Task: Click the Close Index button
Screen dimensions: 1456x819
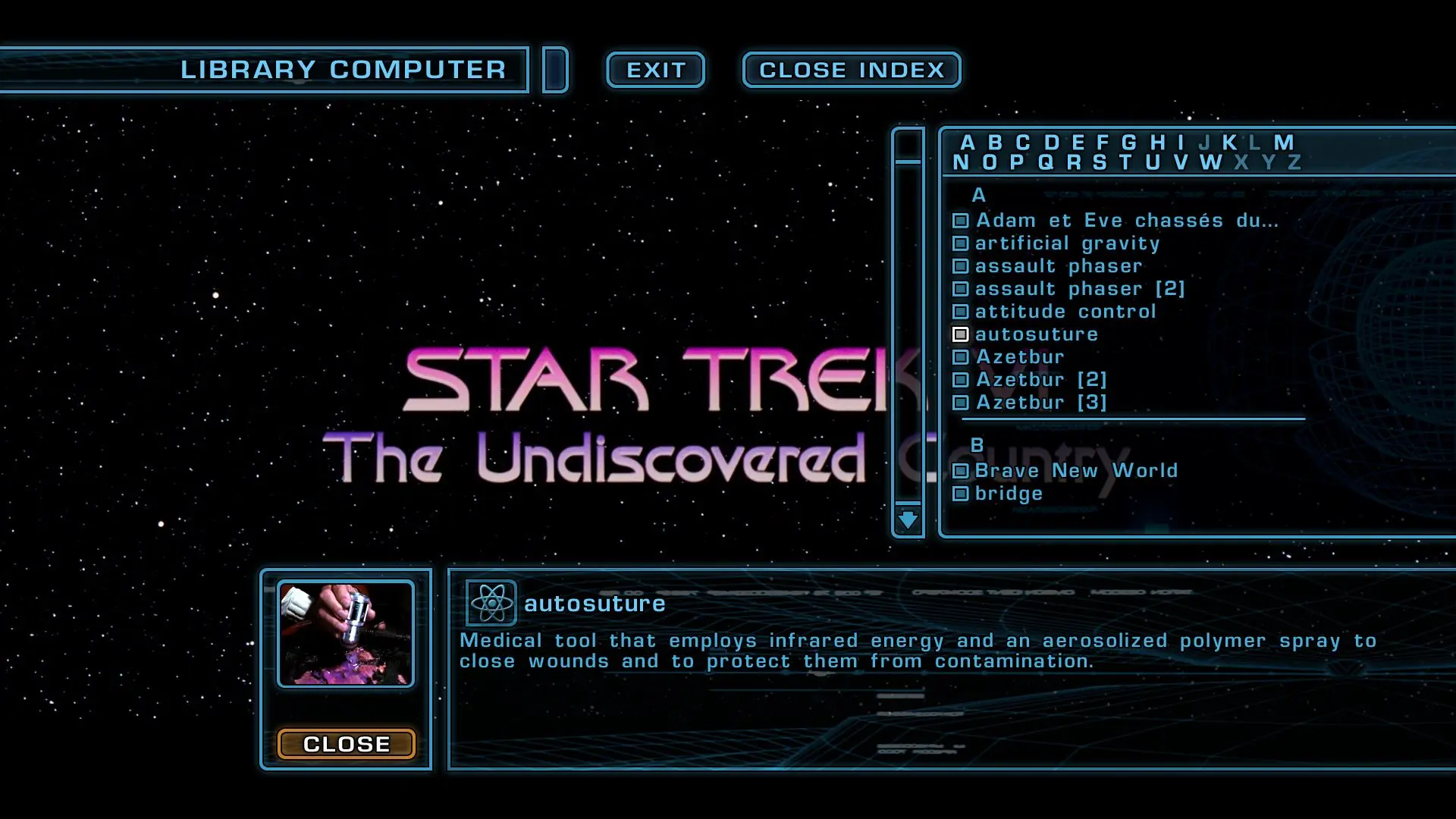Action: (852, 70)
